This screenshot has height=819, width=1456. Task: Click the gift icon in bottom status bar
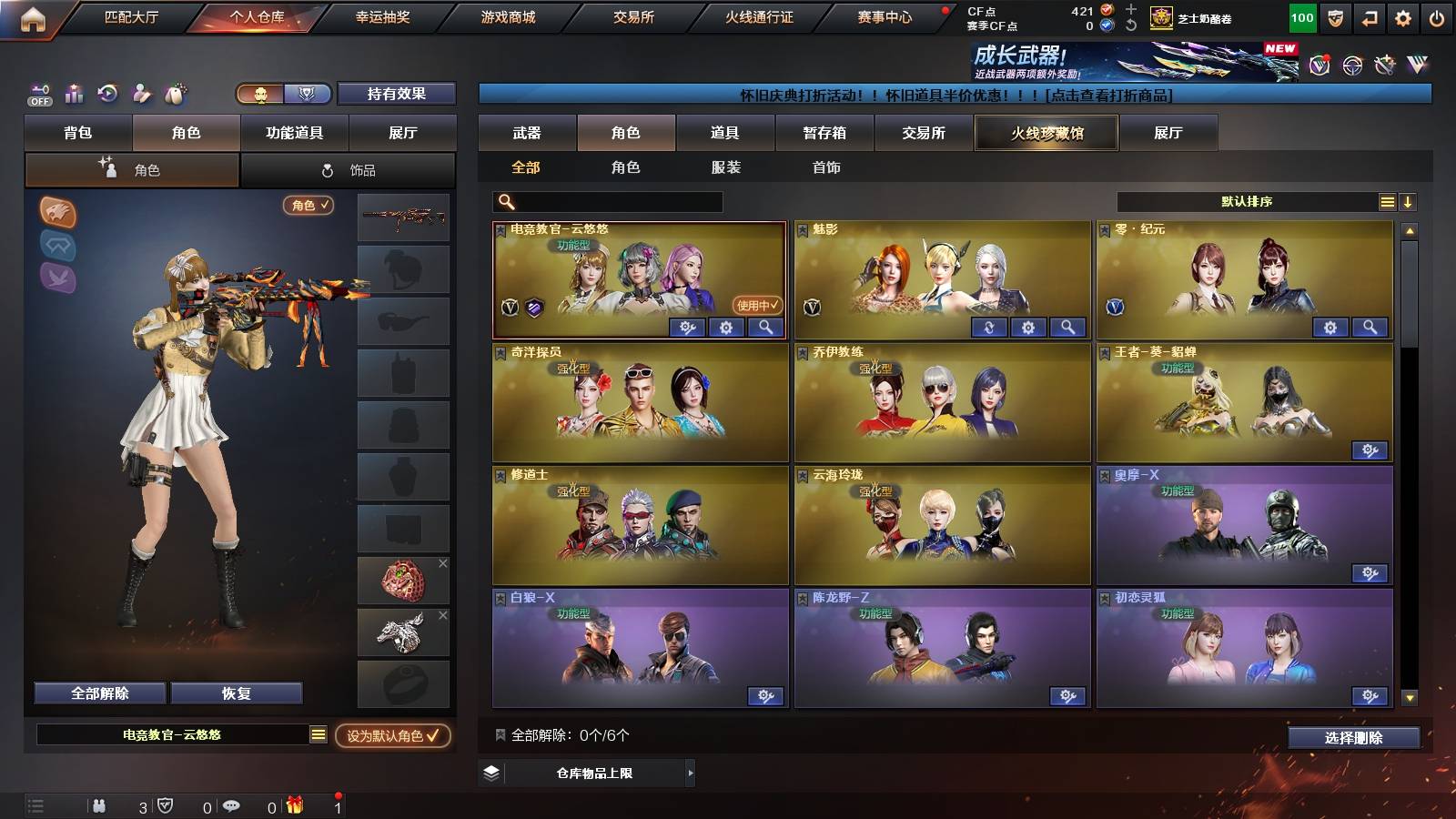293,804
